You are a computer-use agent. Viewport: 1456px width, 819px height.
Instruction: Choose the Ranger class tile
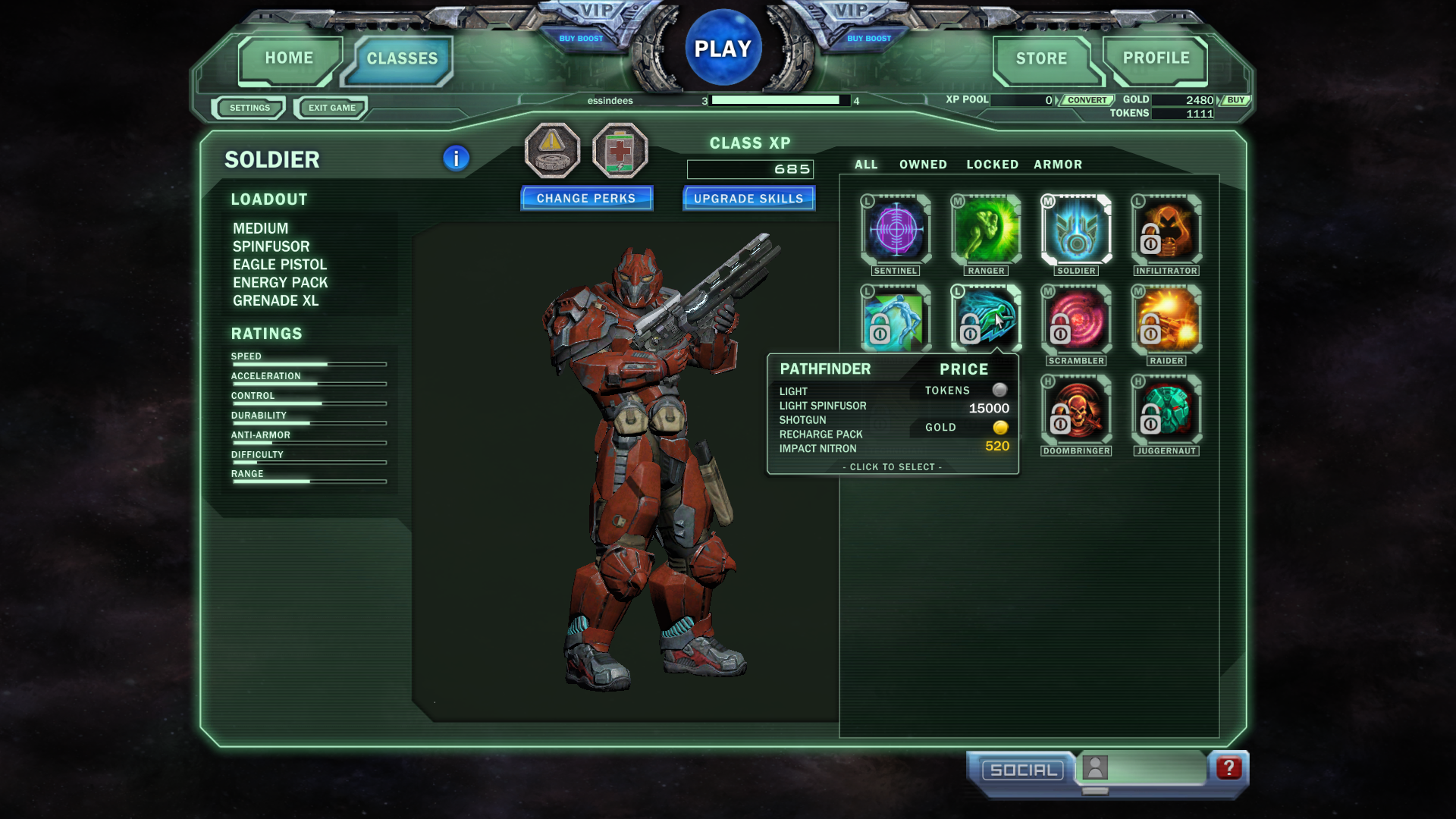pyautogui.click(x=986, y=230)
